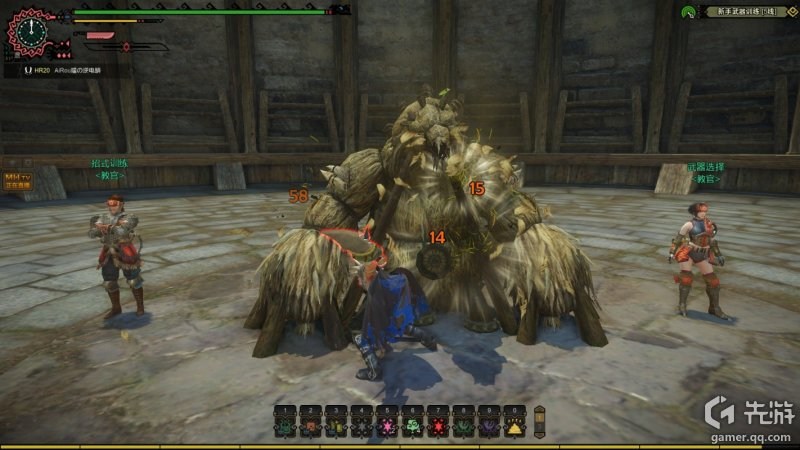This screenshot has width=800, height=450.
Task: Use the green claw item in hotbar slot 8
Action: (463, 426)
